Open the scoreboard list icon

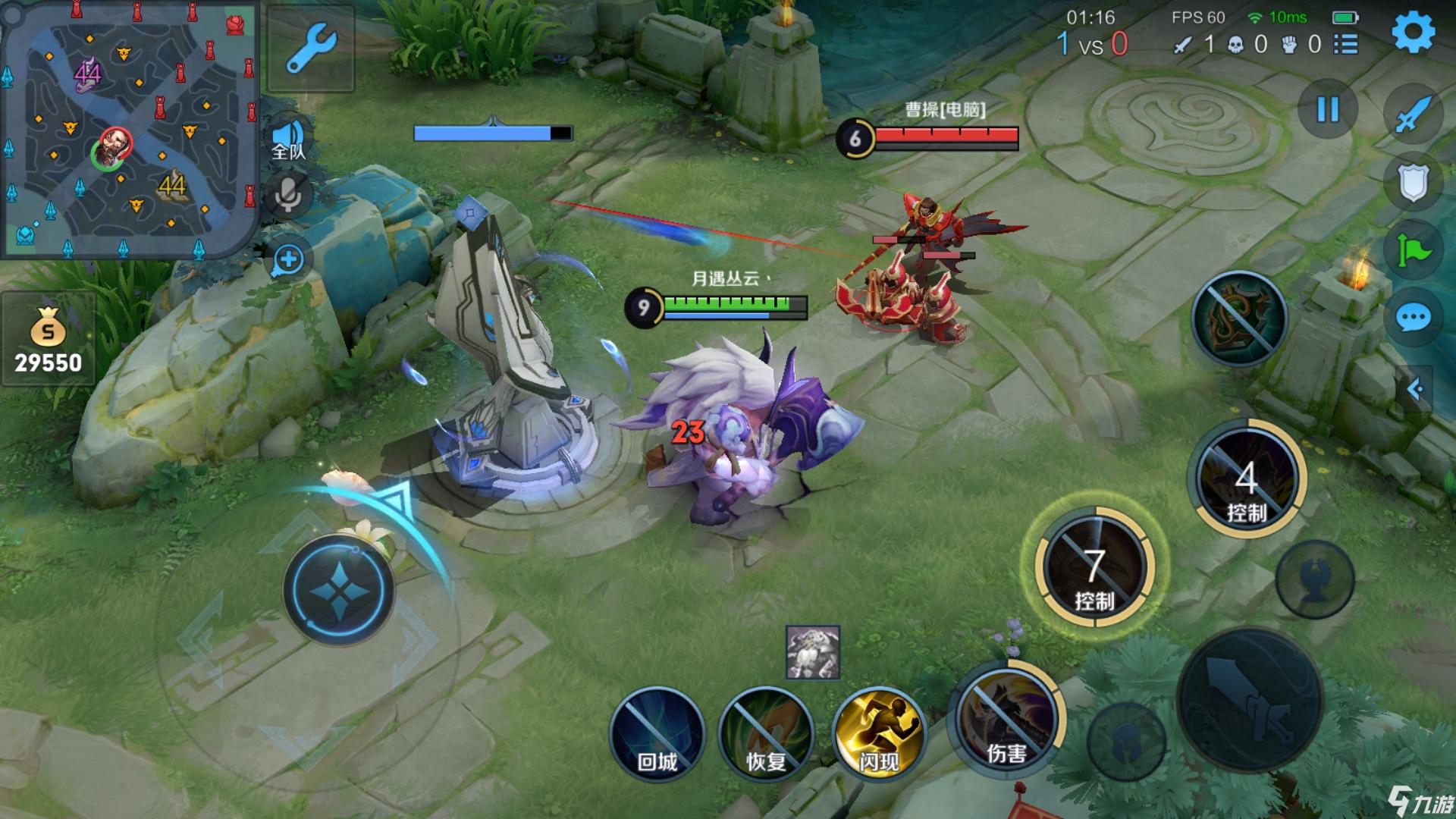pos(1346,44)
